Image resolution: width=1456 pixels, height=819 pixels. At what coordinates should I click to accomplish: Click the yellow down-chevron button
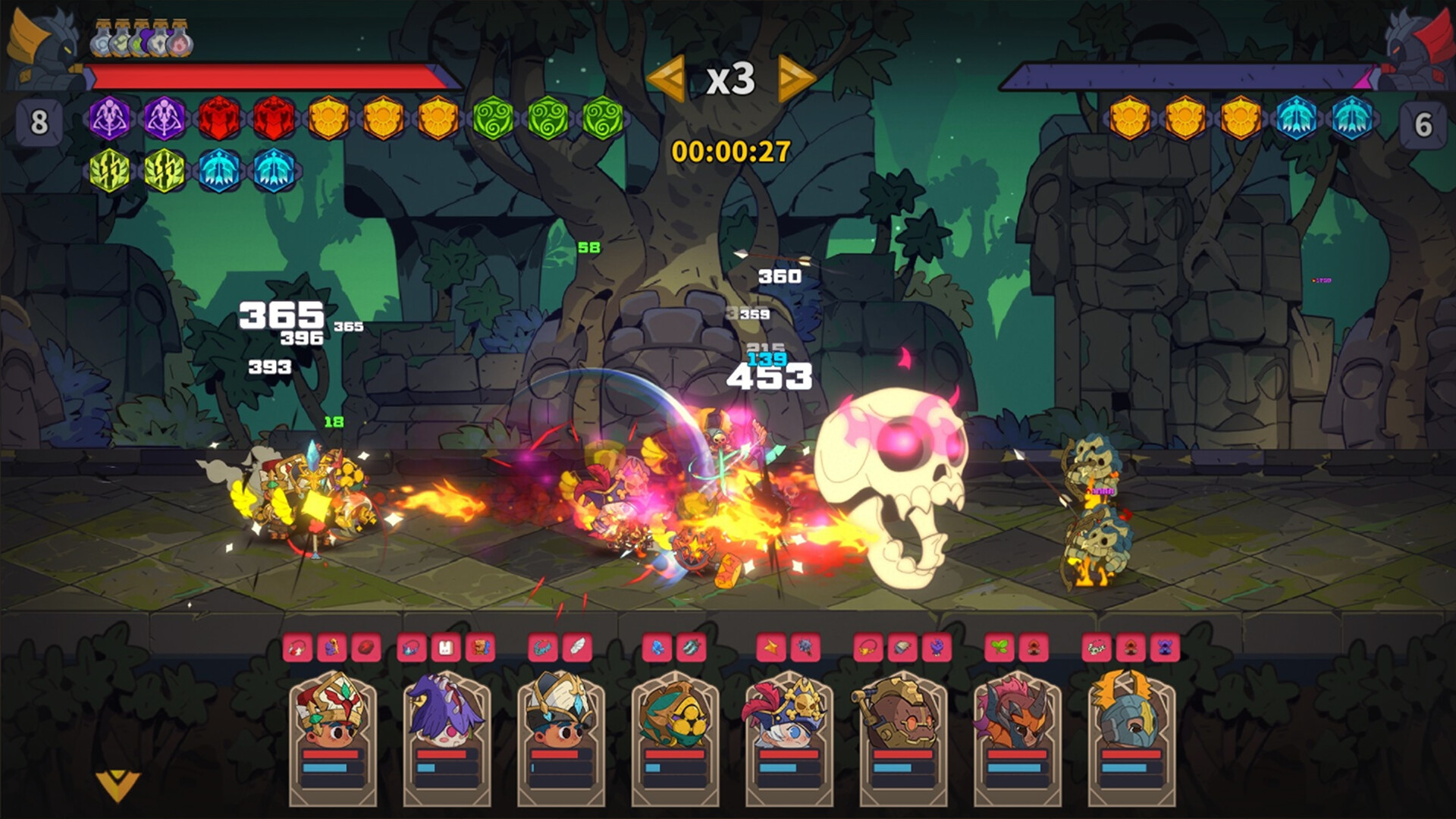[118, 786]
